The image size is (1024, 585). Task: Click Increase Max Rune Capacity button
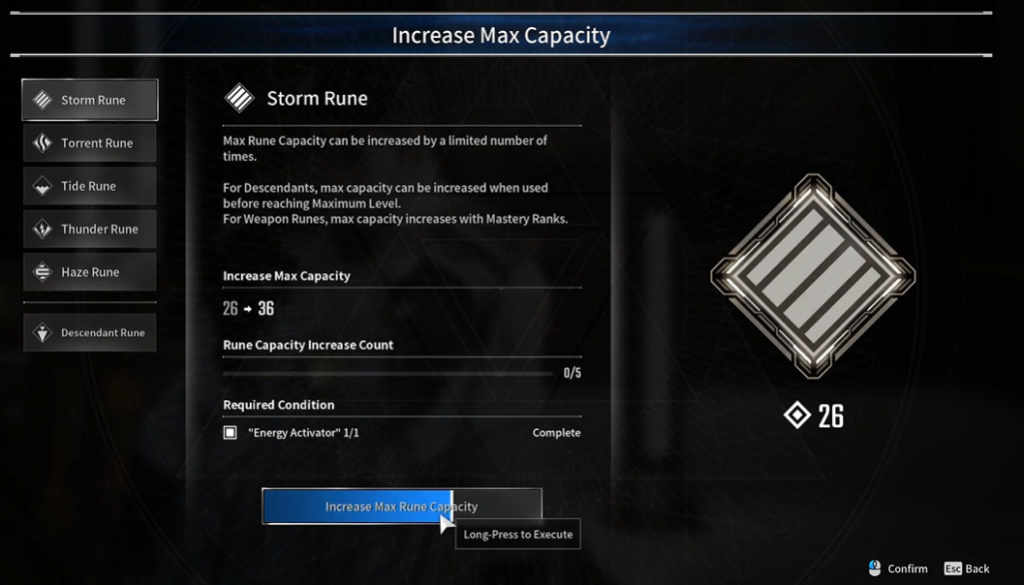point(401,506)
